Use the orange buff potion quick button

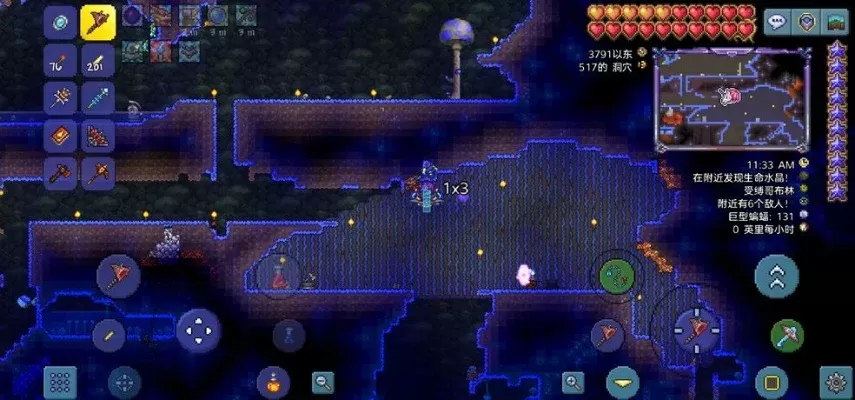271,381
